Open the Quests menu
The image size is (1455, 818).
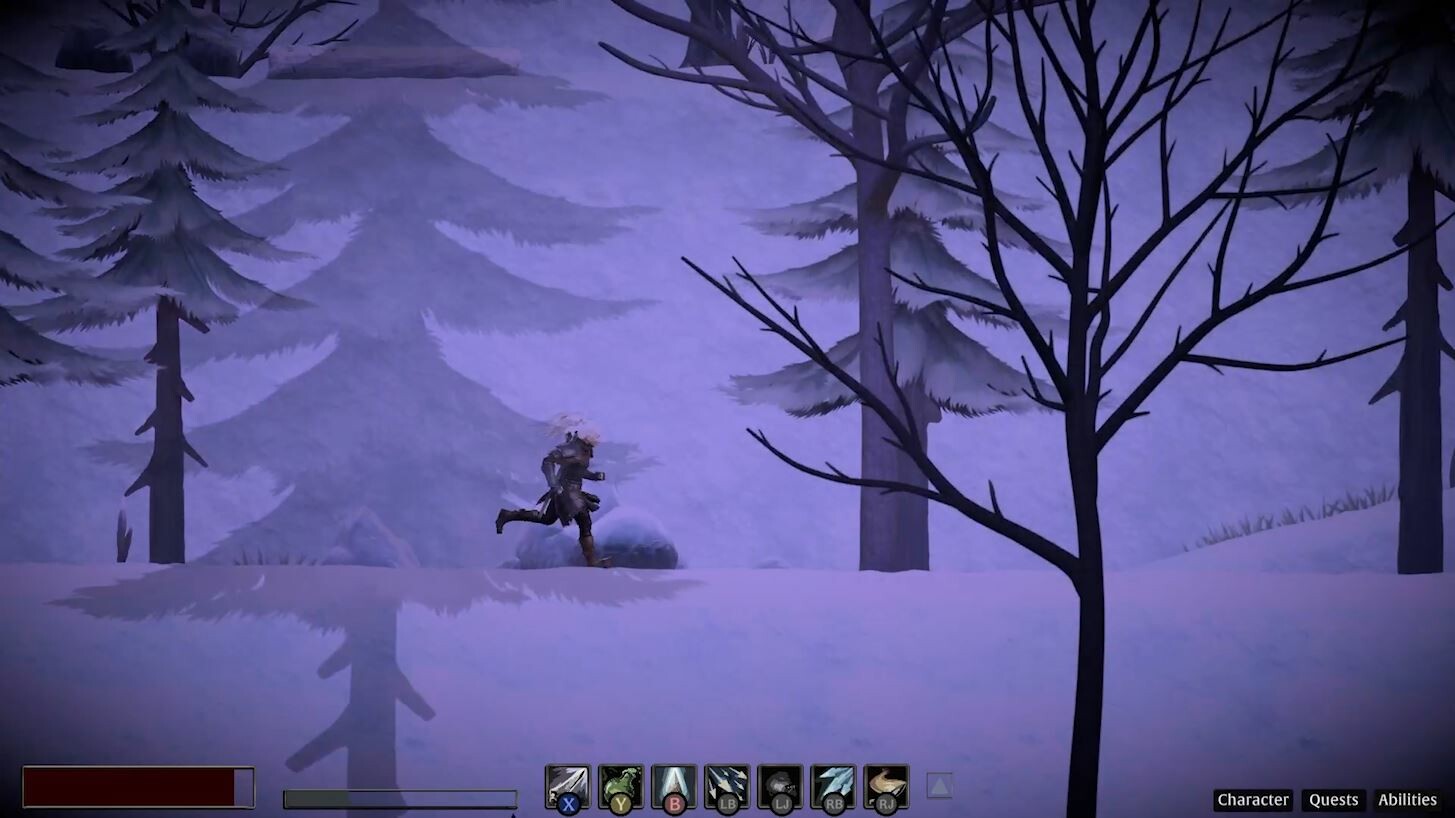(1334, 800)
